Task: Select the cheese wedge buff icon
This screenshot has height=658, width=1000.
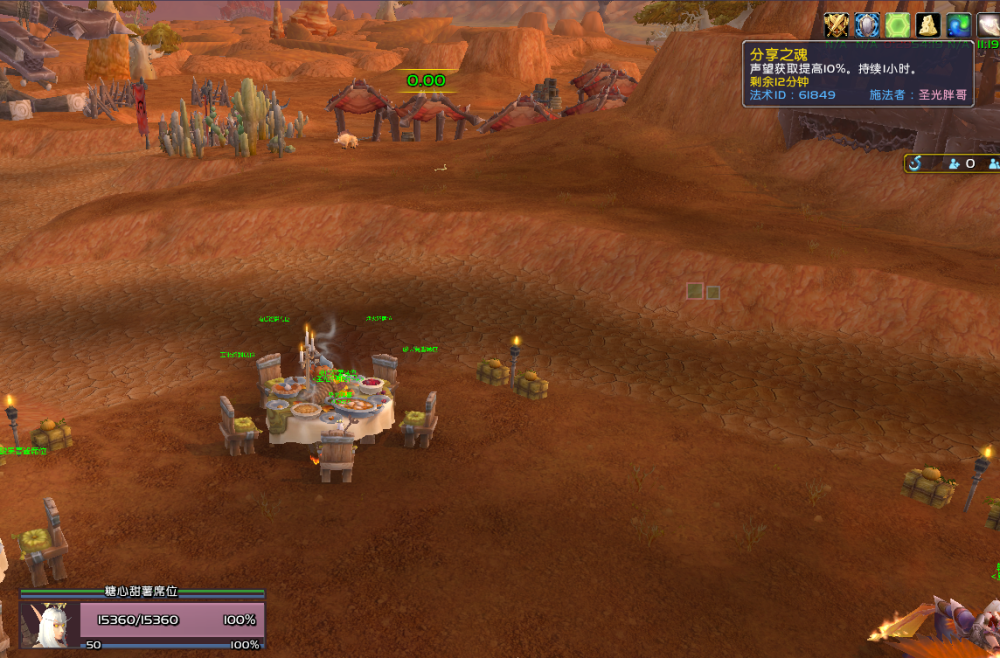Action: 927,25
